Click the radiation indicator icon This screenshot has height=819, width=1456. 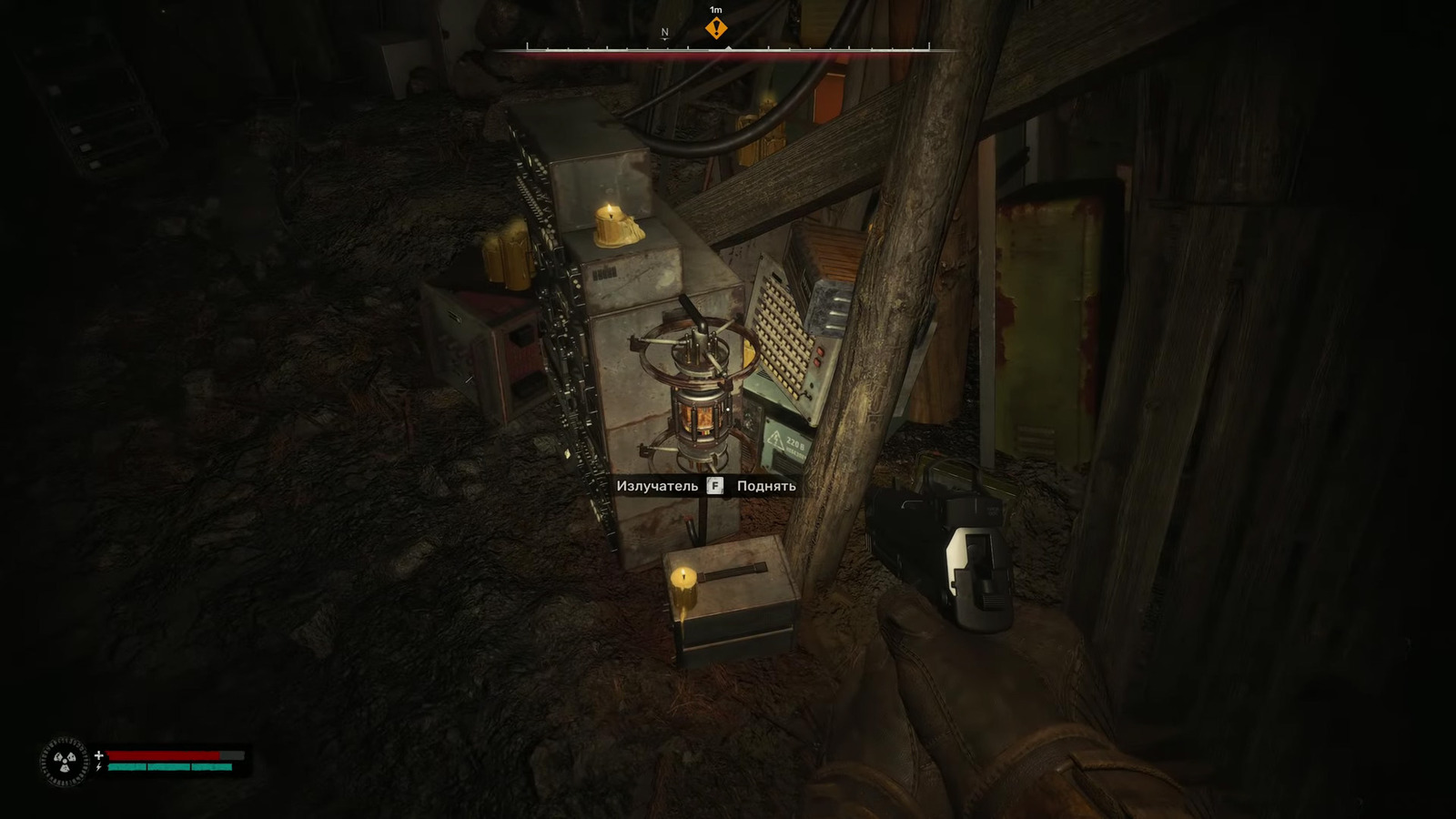[64, 761]
